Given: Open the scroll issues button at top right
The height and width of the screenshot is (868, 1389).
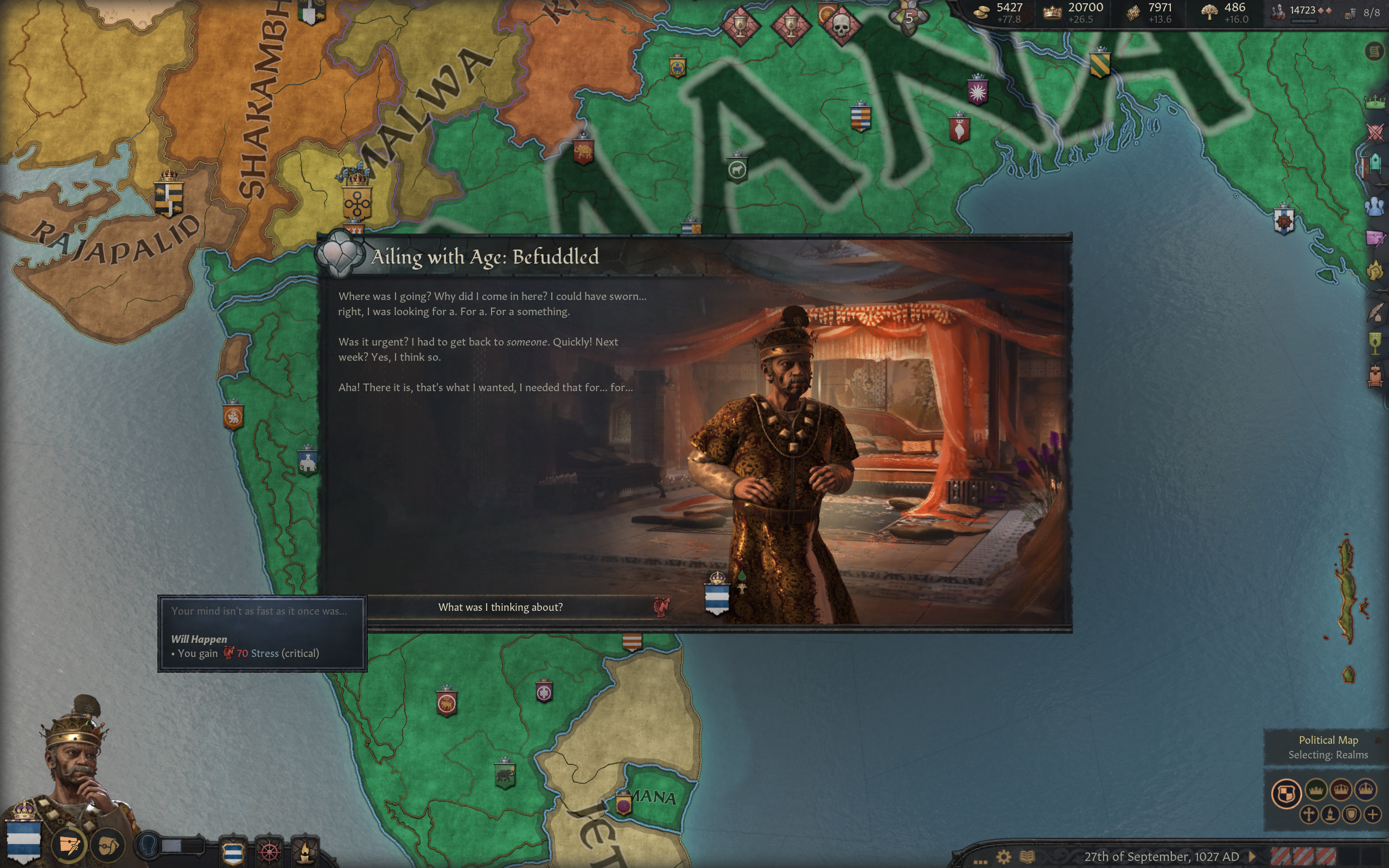Looking at the screenshot, I should coord(1374,52).
